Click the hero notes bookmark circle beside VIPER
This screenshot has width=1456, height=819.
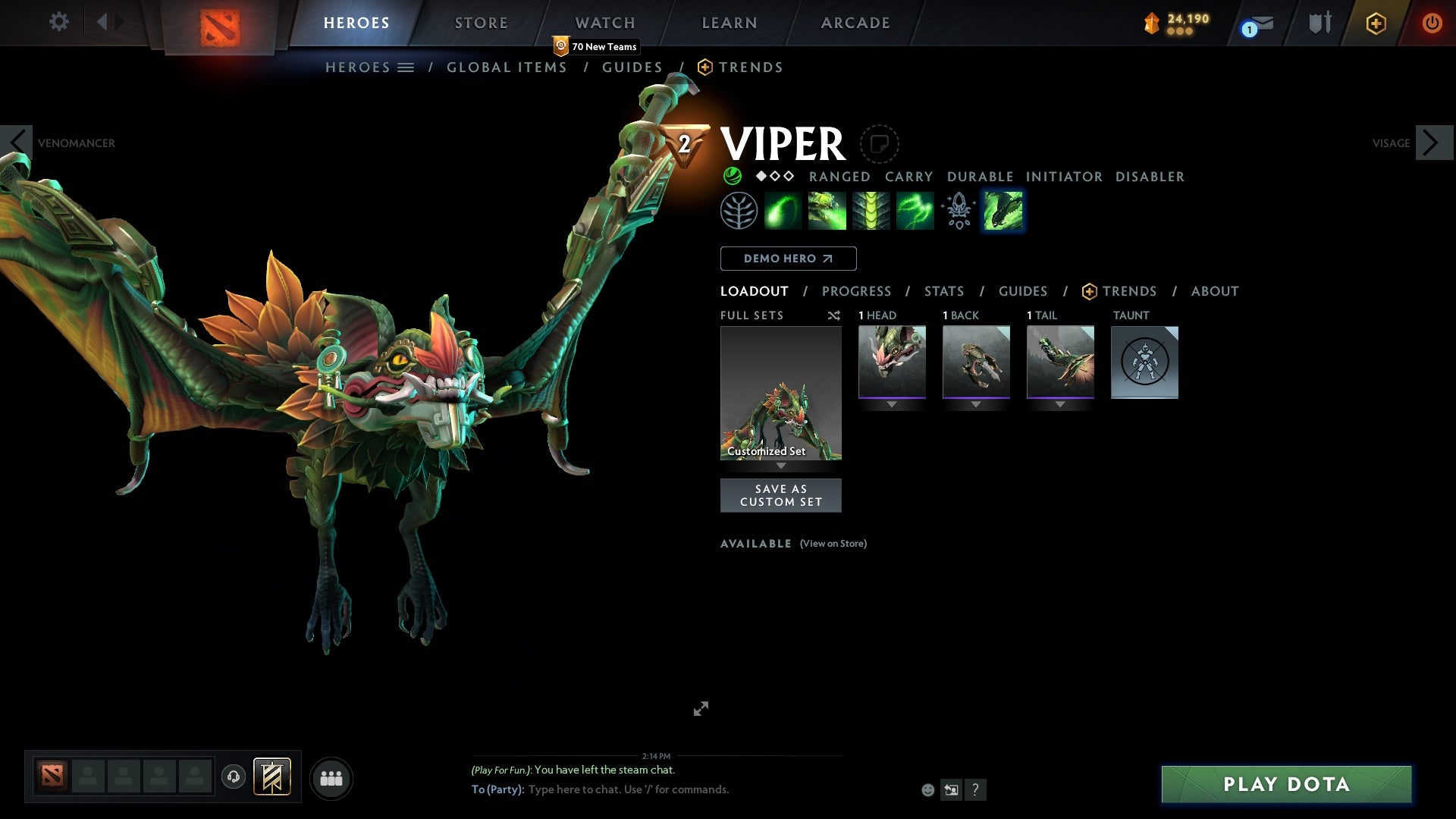pyautogui.click(x=878, y=144)
